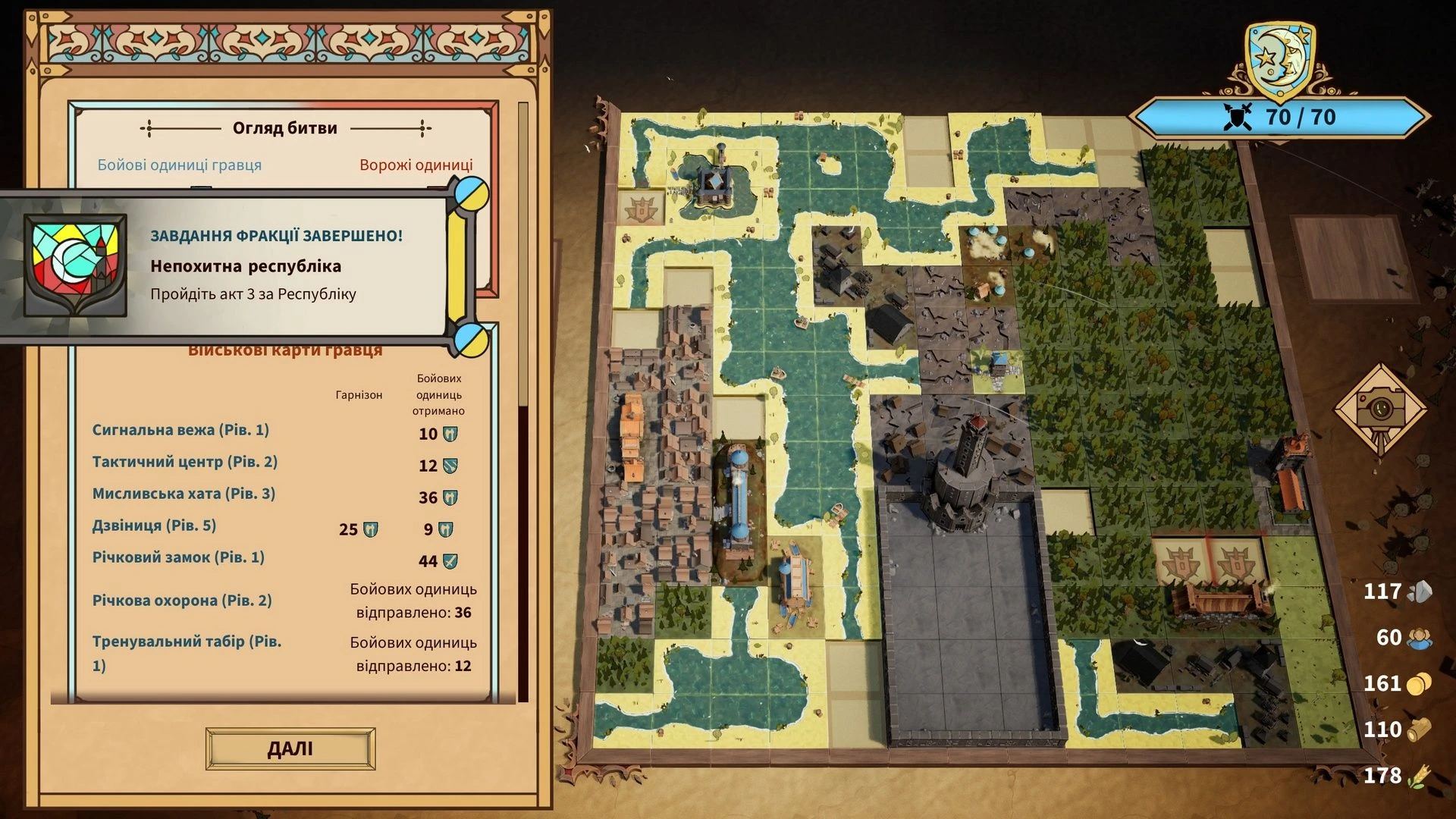Choose the Мисливська хата card entry
Viewport: 1456px width, 819px height.
click(184, 494)
